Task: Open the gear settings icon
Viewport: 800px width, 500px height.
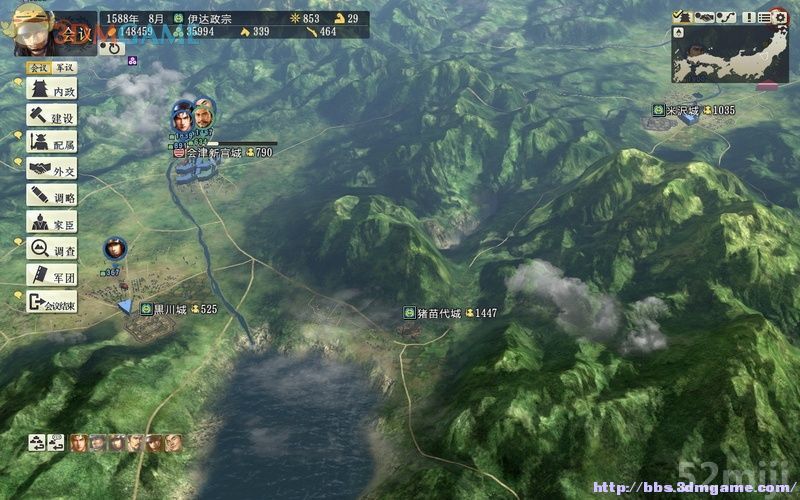Action: [779, 16]
